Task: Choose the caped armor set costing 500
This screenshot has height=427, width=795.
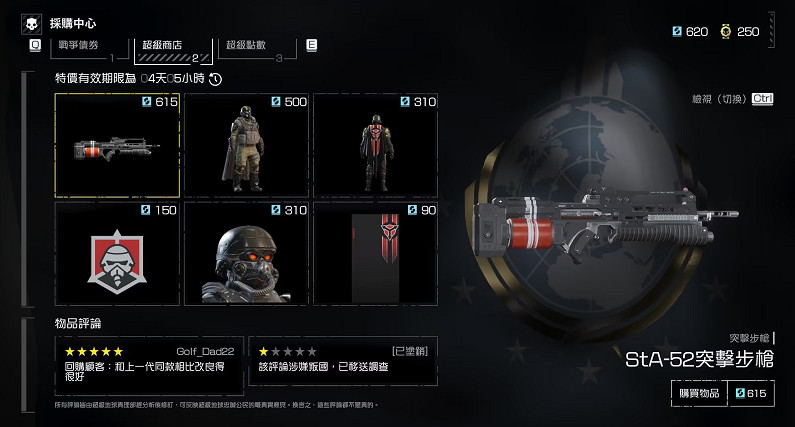Action: point(246,145)
